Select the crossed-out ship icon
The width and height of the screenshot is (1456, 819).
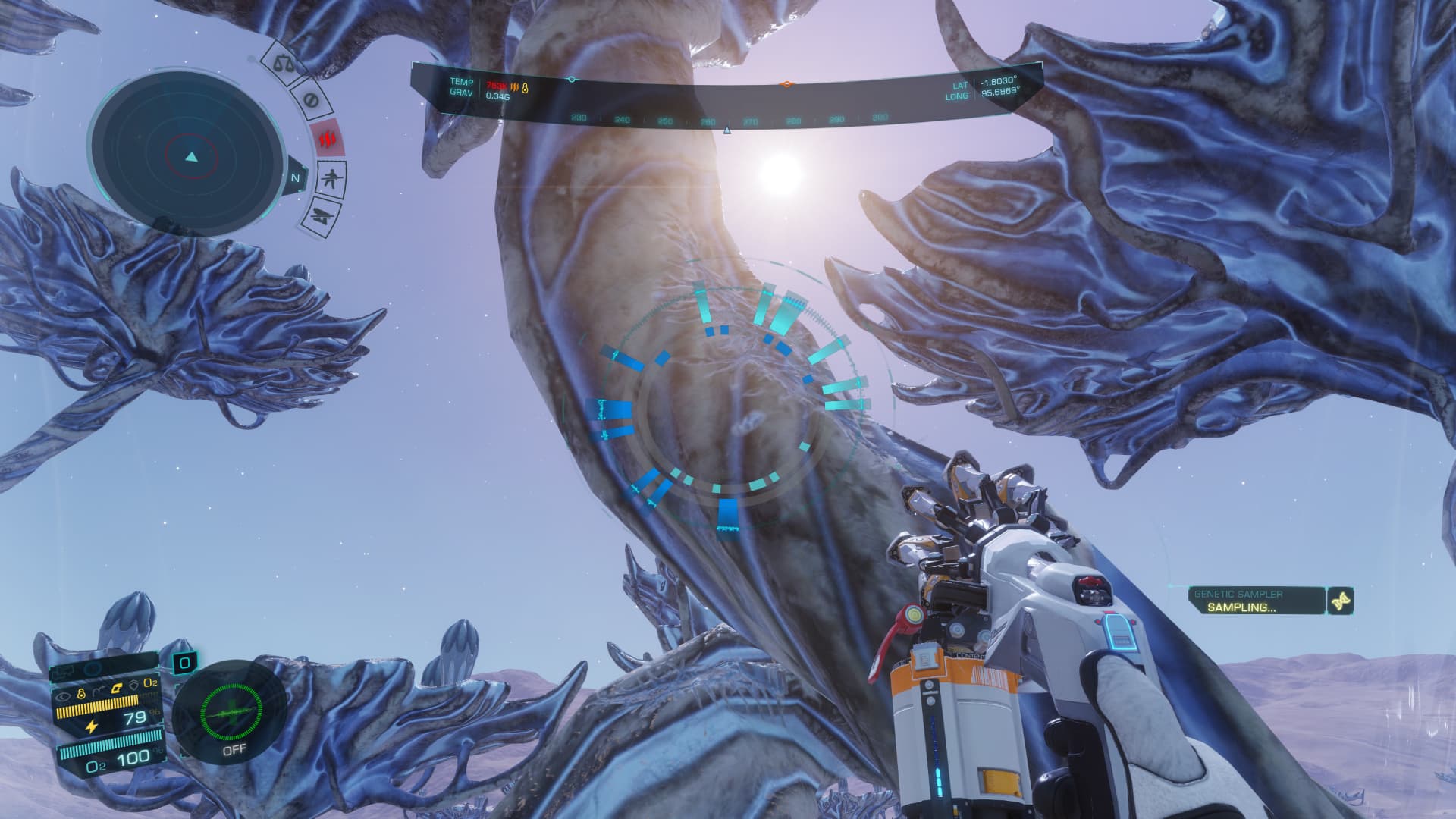click(322, 216)
